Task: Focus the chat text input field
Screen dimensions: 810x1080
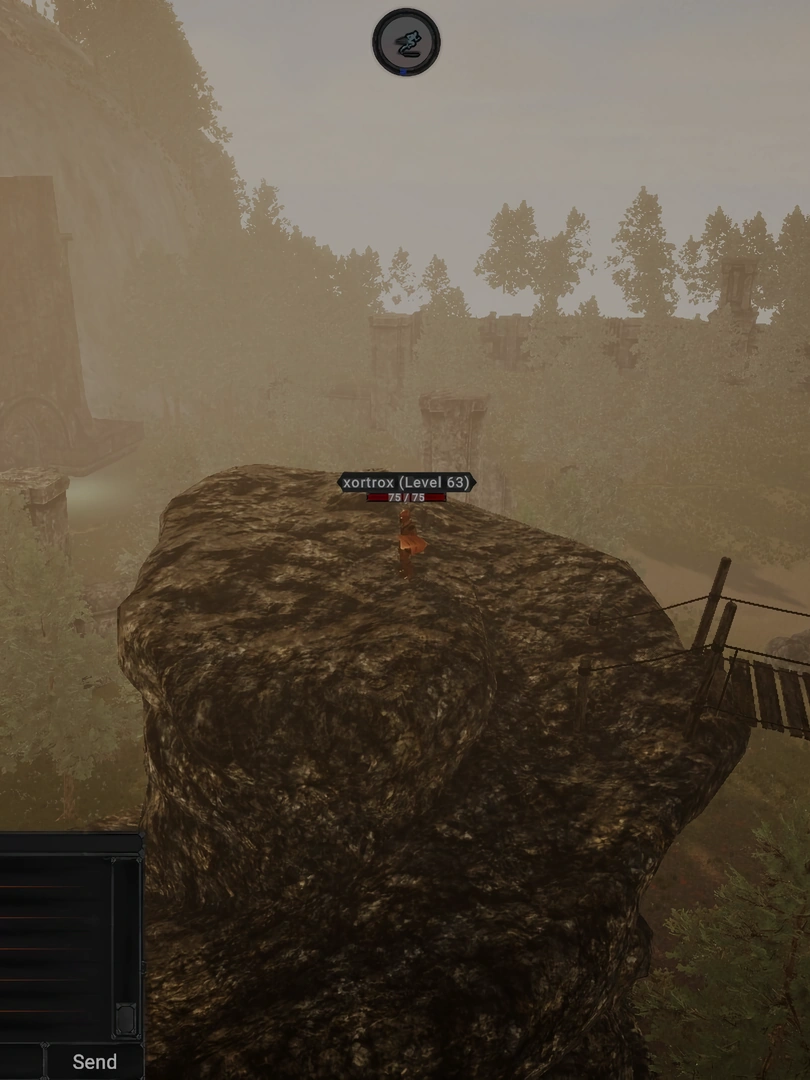Action: point(20,1061)
